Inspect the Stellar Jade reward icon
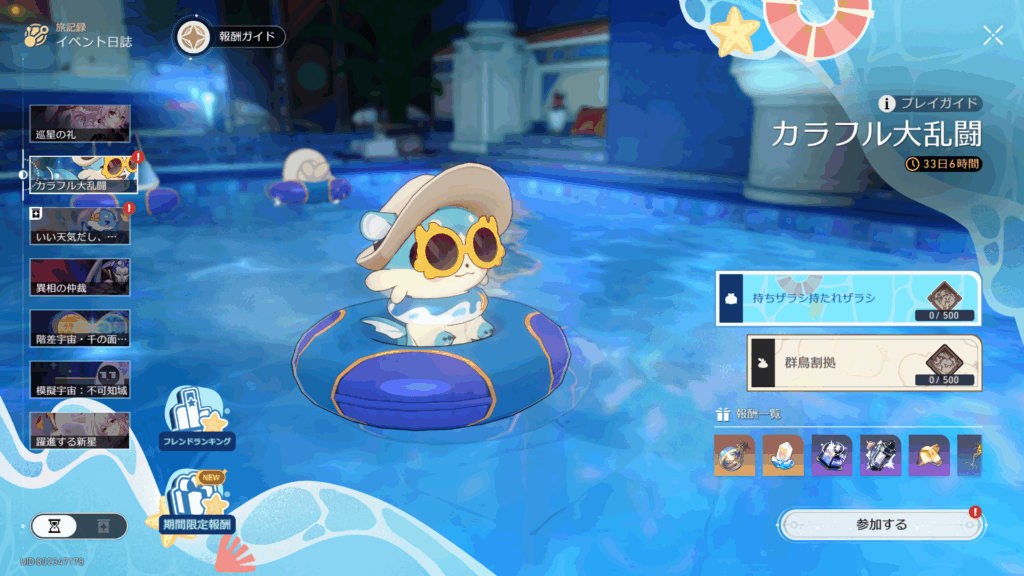The width and height of the screenshot is (1024, 576). [x=735, y=455]
